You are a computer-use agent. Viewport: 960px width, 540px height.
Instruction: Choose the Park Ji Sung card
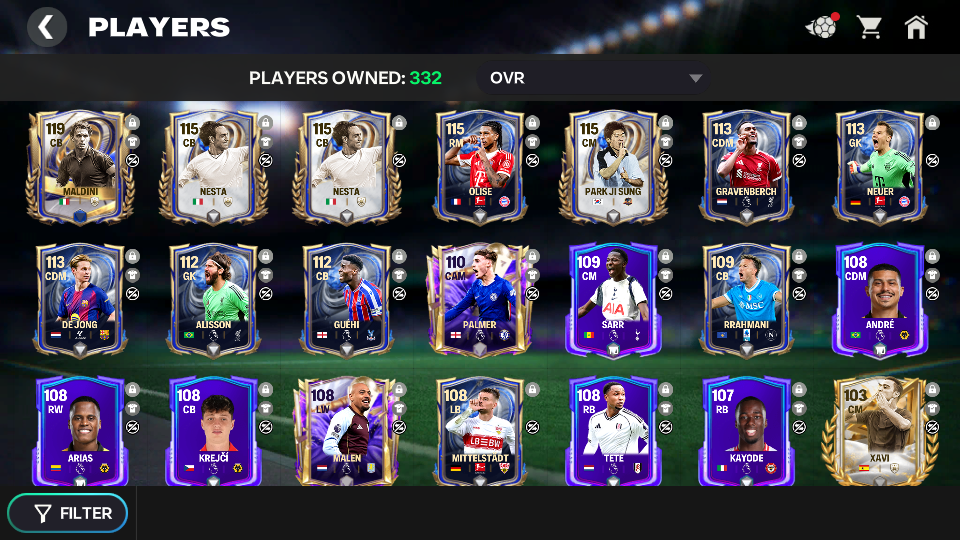(x=613, y=166)
